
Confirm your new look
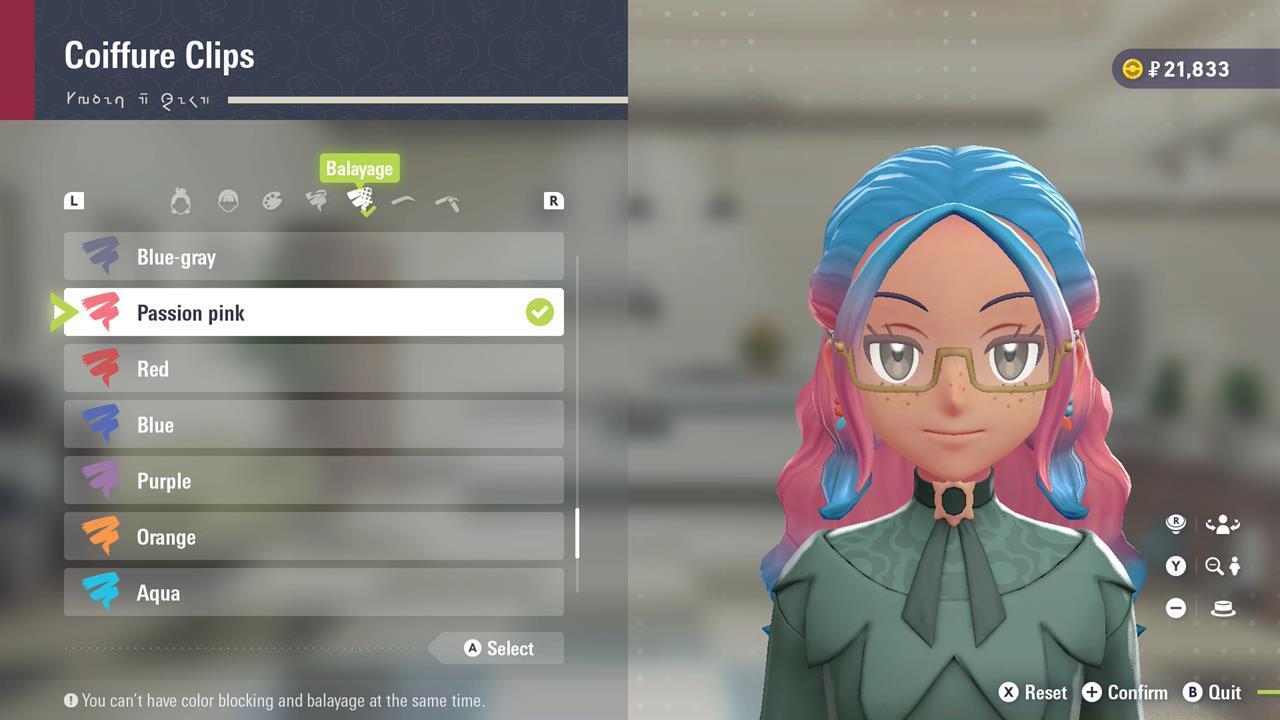[x=1125, y=692]
